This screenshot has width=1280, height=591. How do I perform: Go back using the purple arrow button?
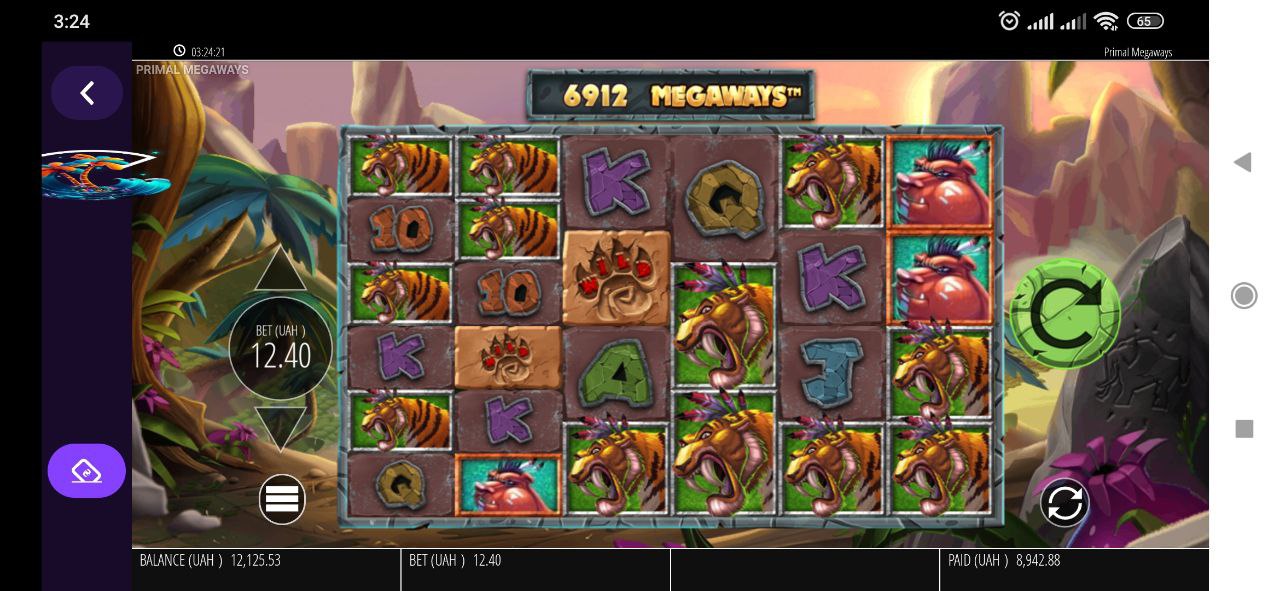pos(87,93)
